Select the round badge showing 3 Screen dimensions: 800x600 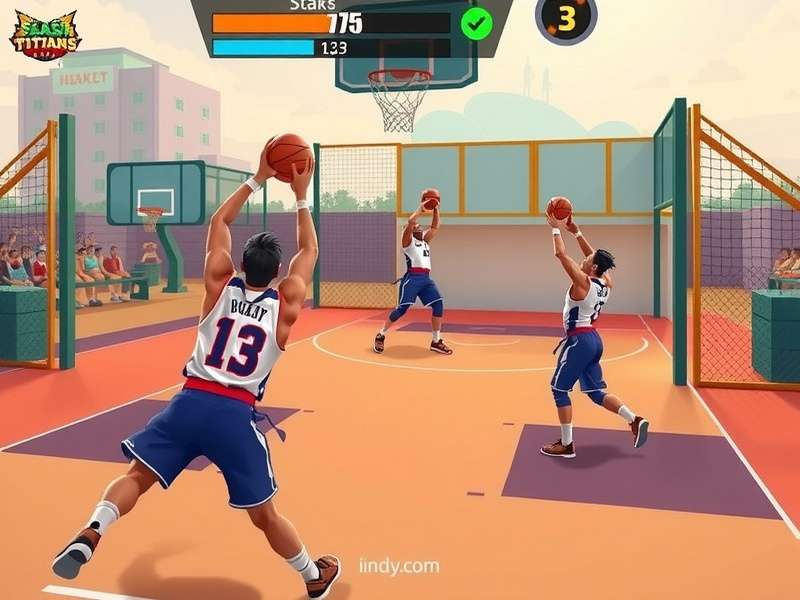566,18
